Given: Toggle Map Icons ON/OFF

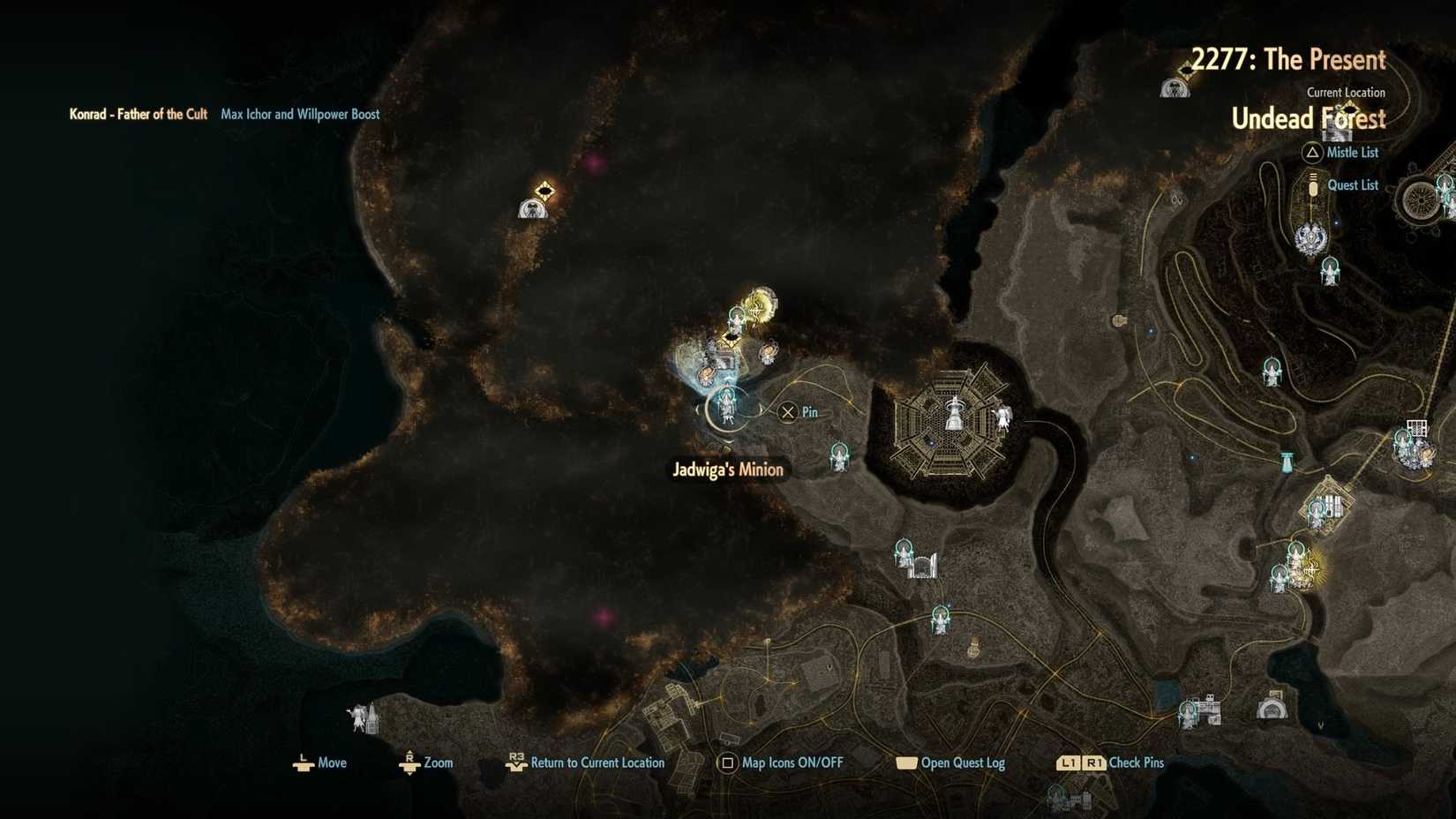Looking at the screenshot, I should [x=780, y=763].
